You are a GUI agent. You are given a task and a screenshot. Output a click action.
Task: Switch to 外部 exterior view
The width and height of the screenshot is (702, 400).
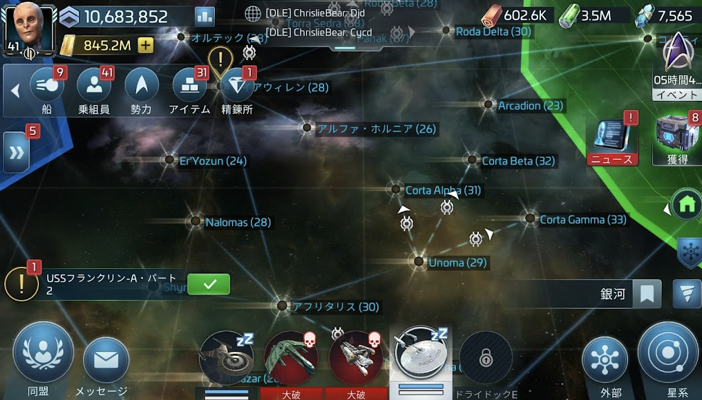605,364
